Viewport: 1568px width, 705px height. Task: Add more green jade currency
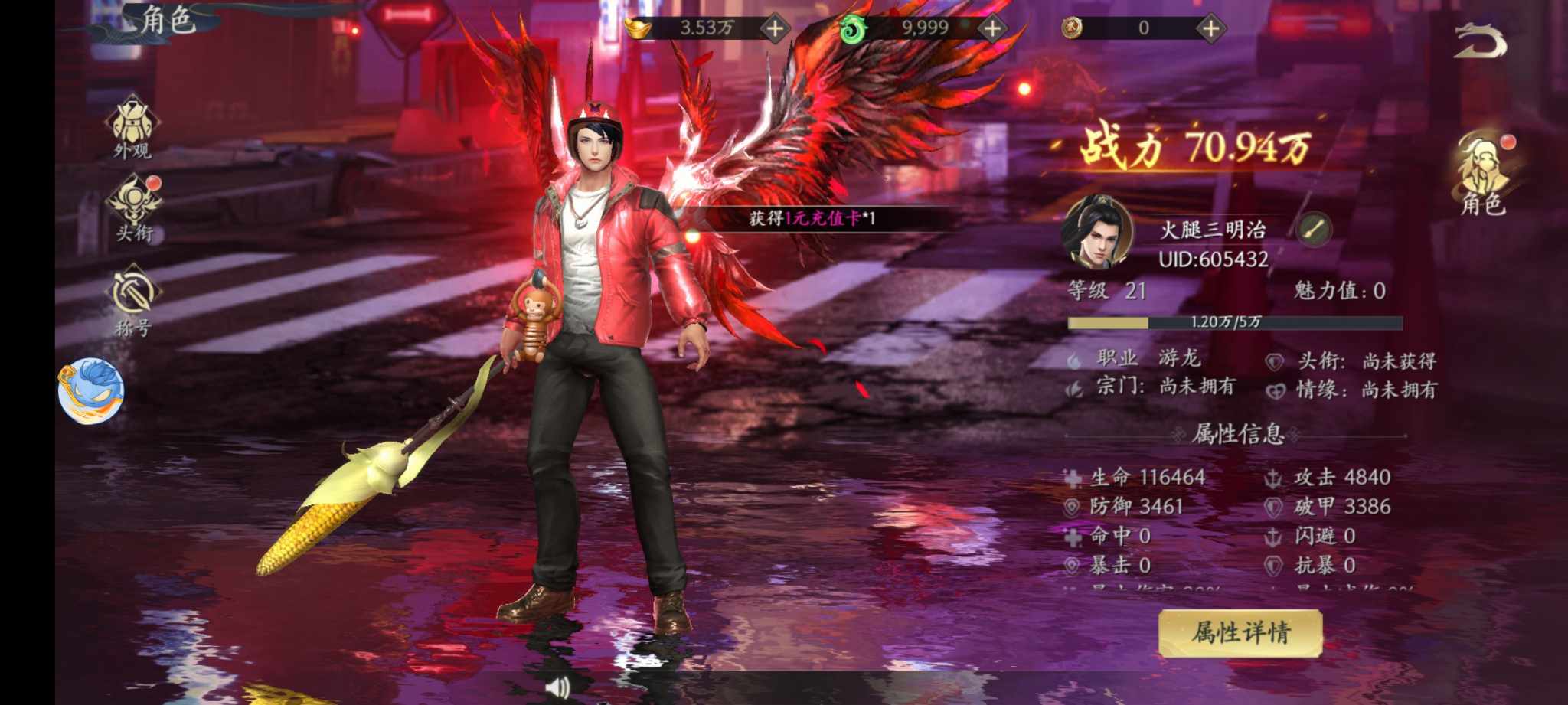pyautogui.click(x=992, y=29)
